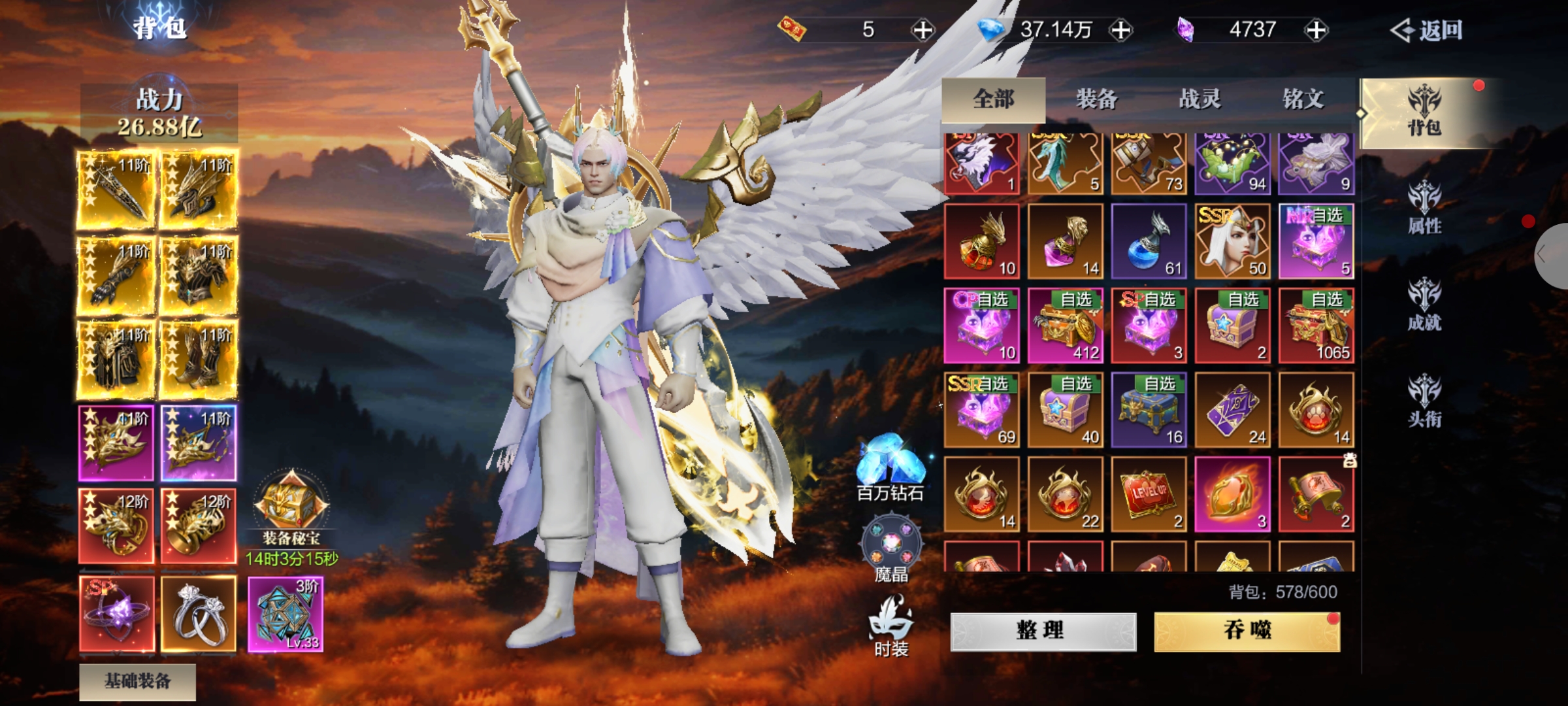
Task: Select the LEVEL UP ticket item
Action: [1149, 494]
